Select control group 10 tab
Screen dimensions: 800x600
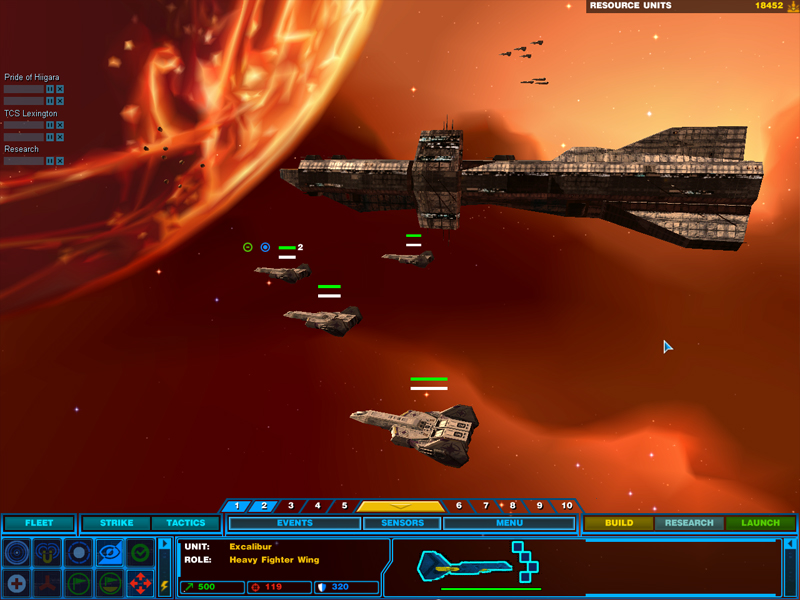coord(567,506)
